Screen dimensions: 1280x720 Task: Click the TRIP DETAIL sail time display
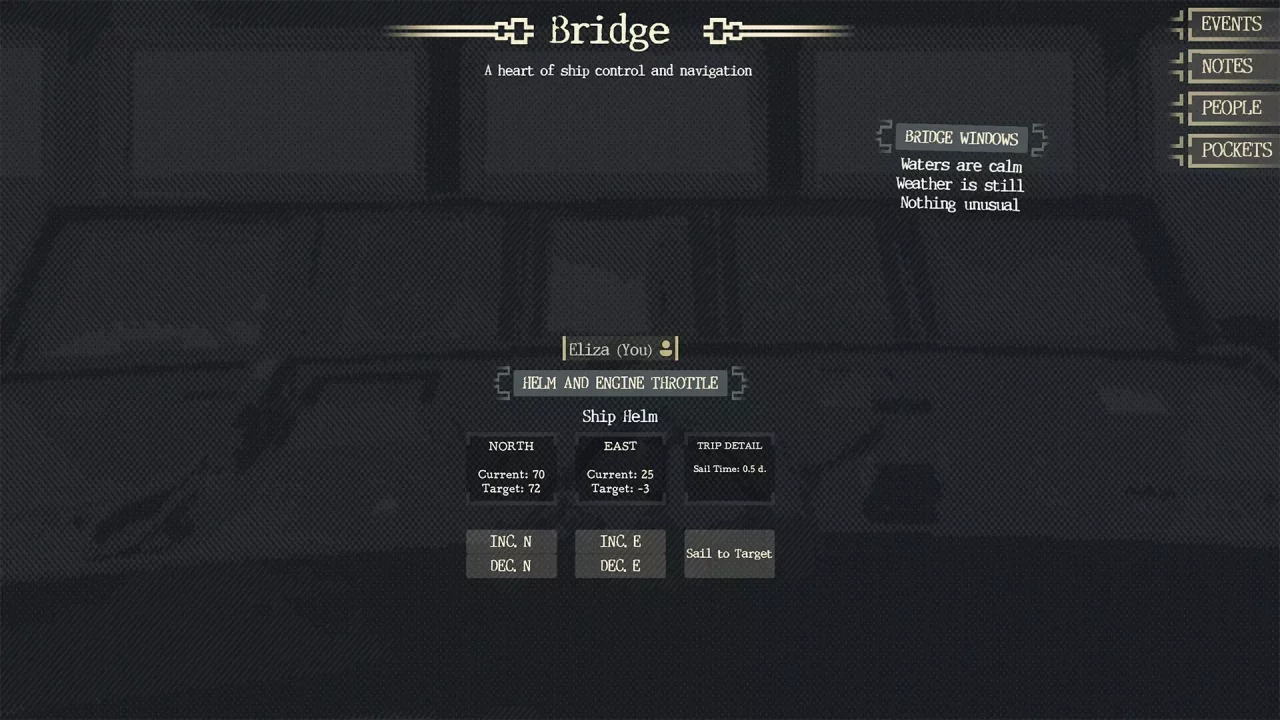(x=729, y=468)
